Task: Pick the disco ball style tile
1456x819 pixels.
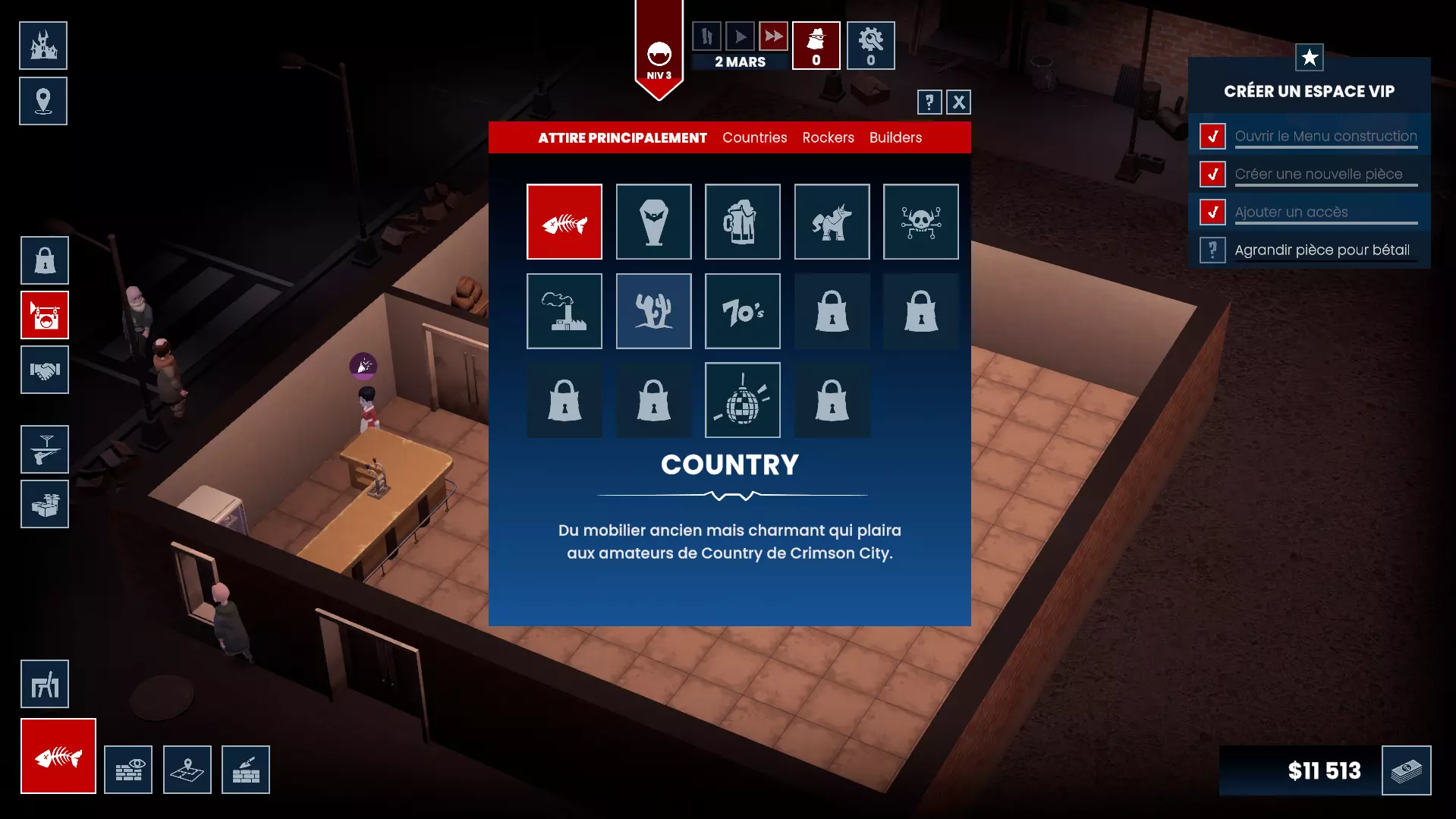Action: (x=743, y=400)
